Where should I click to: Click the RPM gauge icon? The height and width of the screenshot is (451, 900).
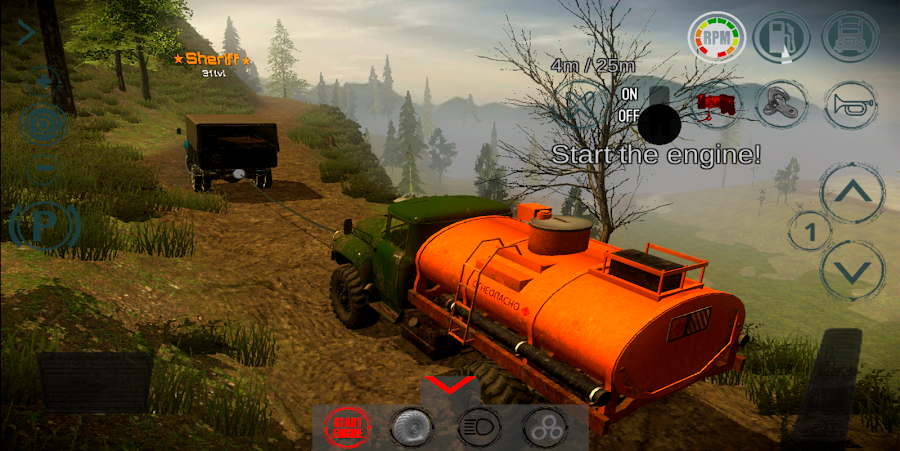pyautogui.click(x=716, y=37)
